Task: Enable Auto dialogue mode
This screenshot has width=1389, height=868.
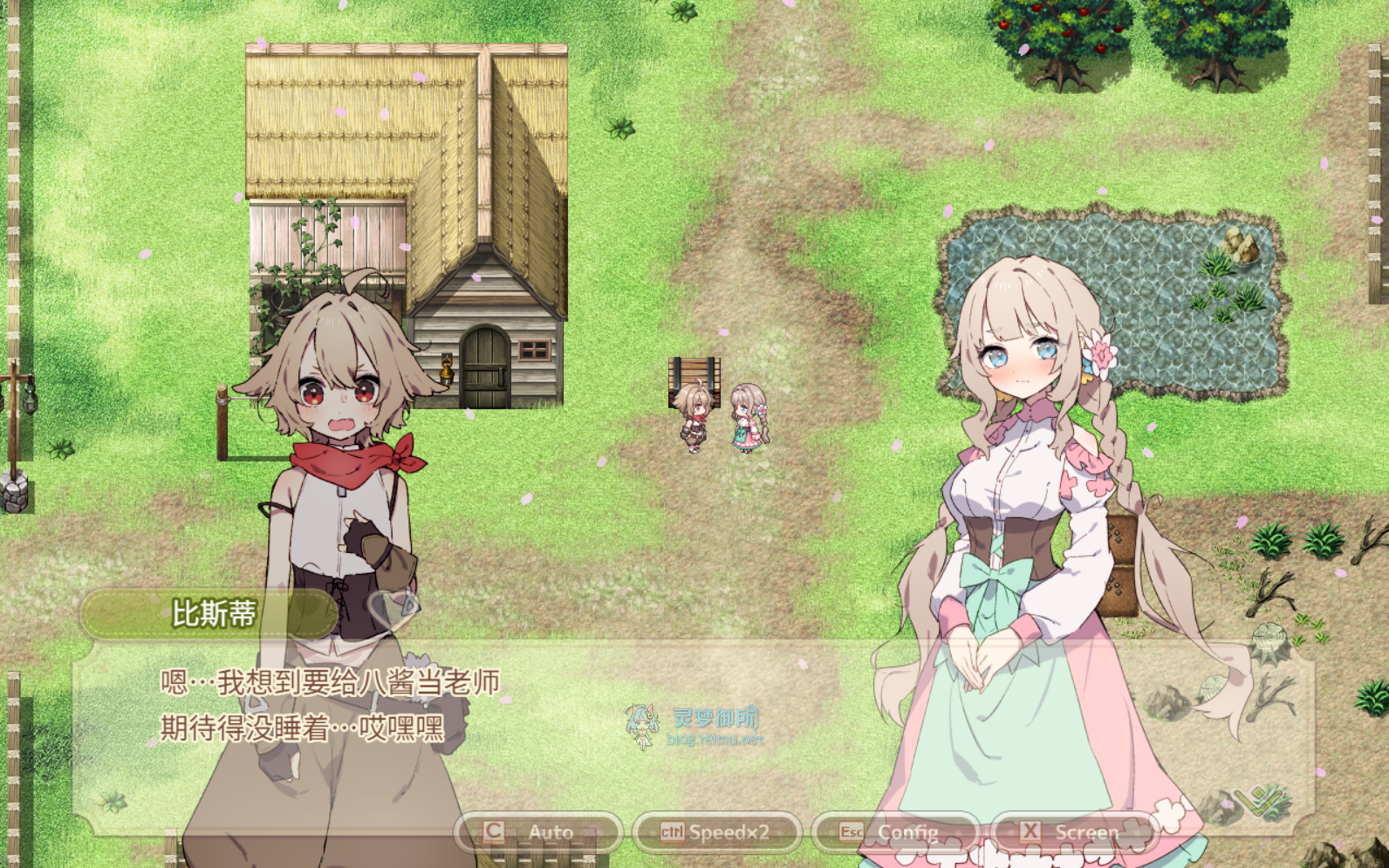Action: (x=537, y=832)
